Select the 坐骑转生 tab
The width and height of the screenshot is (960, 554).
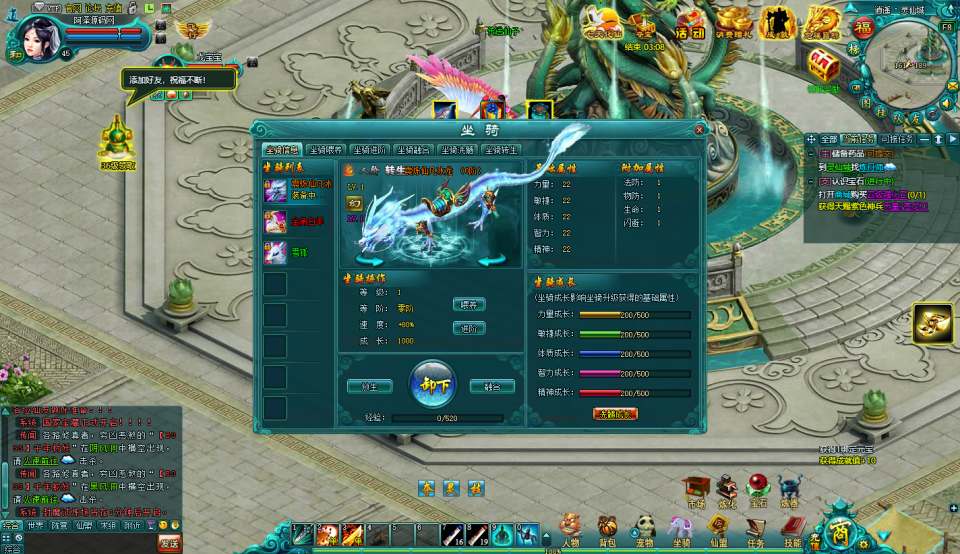(x=501, y=150)
